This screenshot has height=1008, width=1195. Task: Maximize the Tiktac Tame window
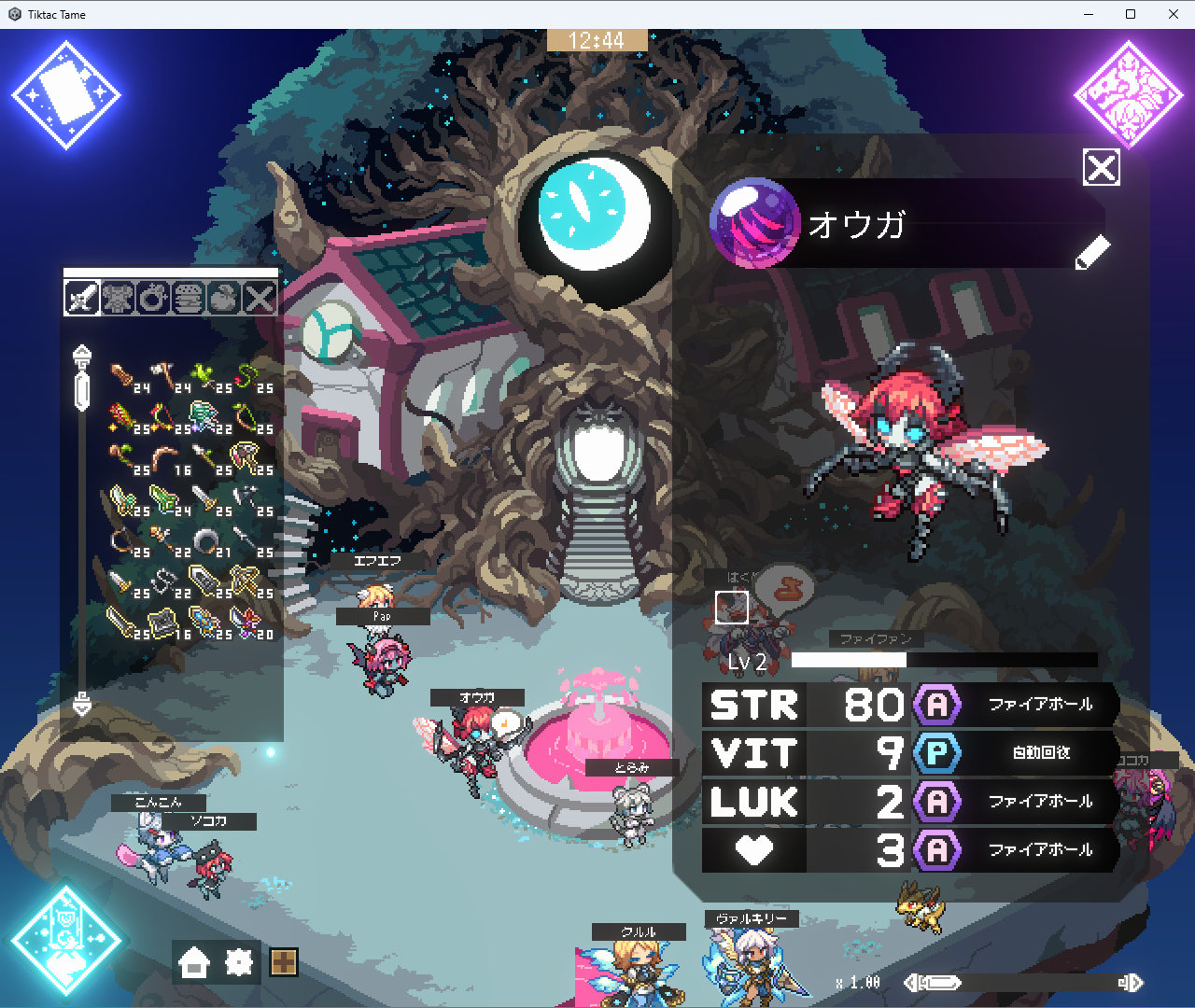point(1131,14)
